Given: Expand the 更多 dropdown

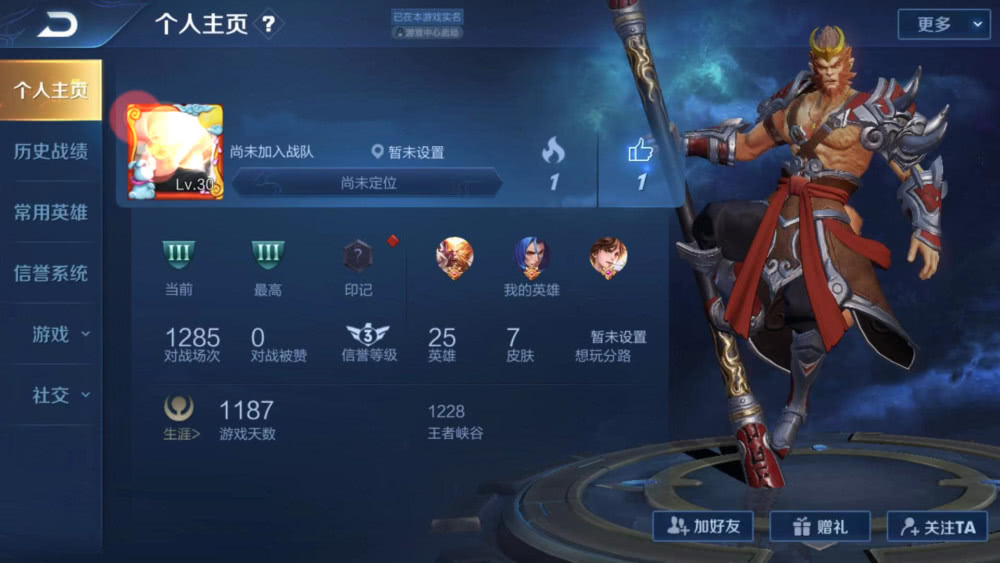Looking at the screenshot, I should [943, 24].
